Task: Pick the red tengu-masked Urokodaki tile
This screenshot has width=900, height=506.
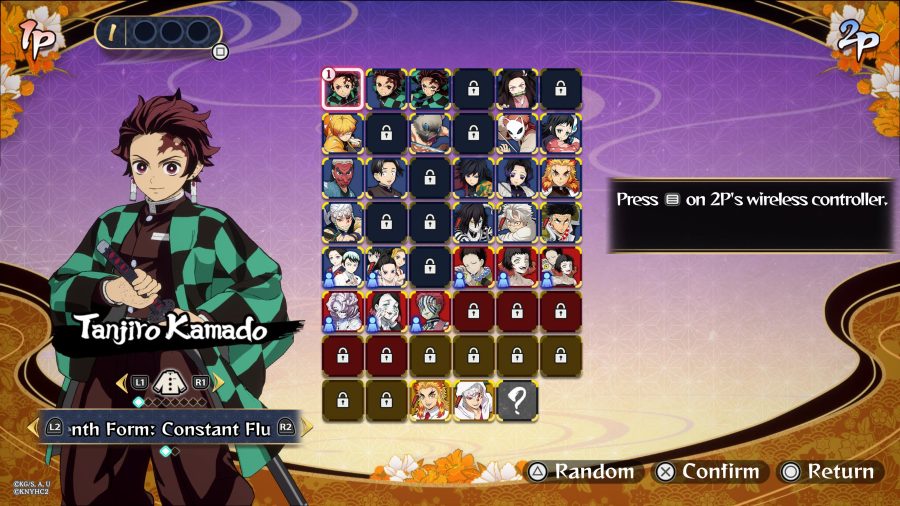Action: (342, 178)
